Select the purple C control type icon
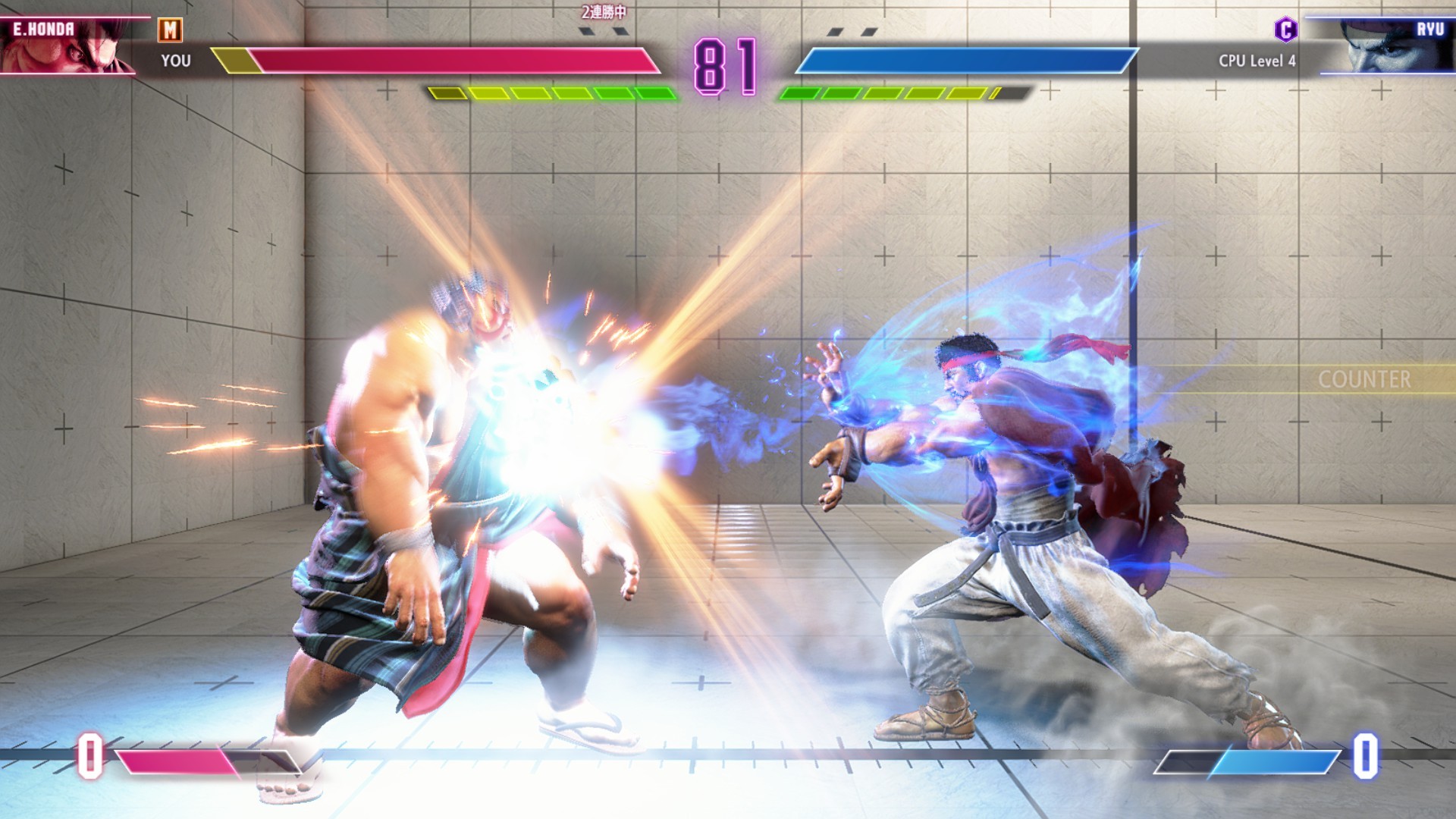Viewport: 1456px width, 819px height. [x=1285, y=30]
